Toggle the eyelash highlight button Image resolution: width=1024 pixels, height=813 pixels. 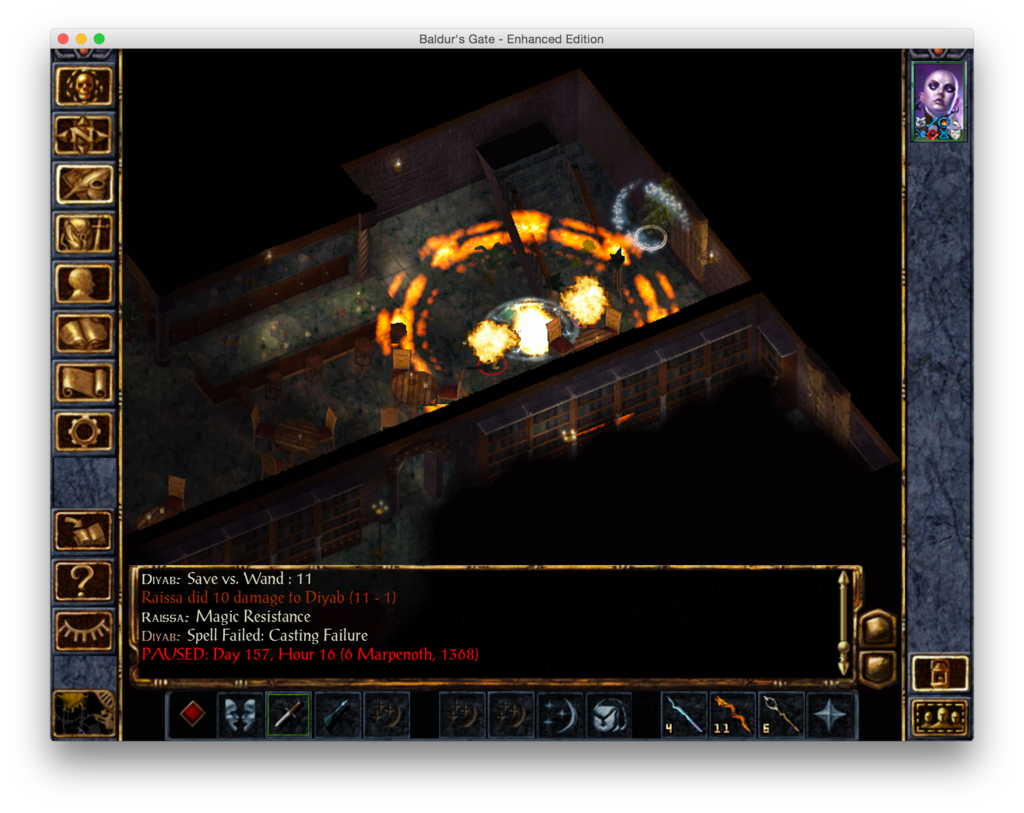click(x=84, y=629)
